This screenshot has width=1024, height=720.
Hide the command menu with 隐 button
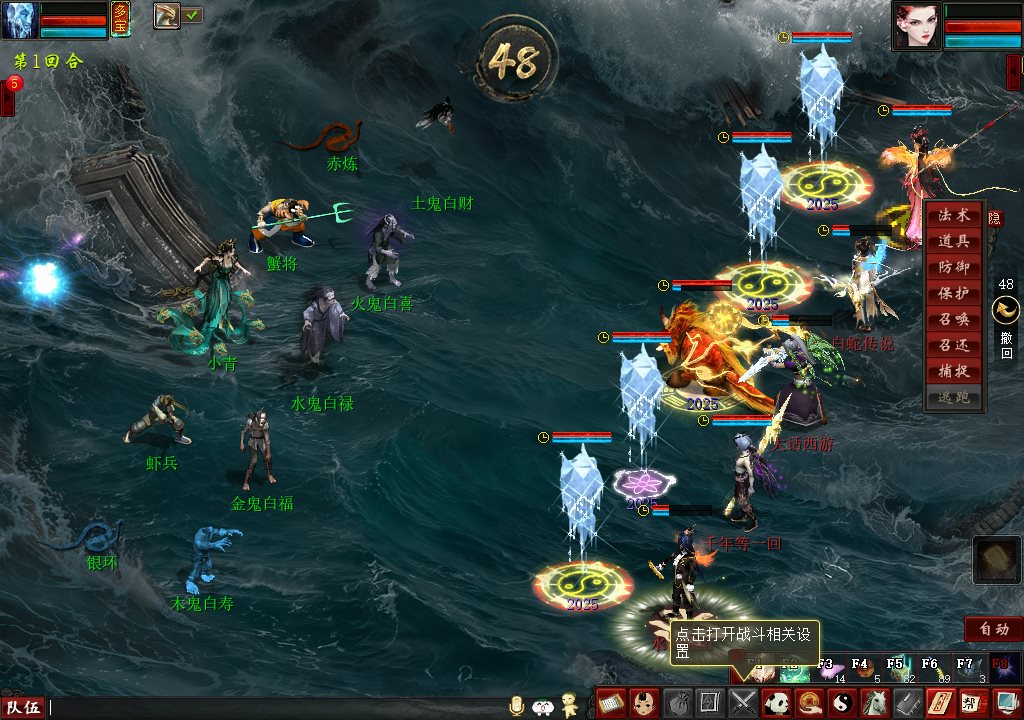(995, 217)
